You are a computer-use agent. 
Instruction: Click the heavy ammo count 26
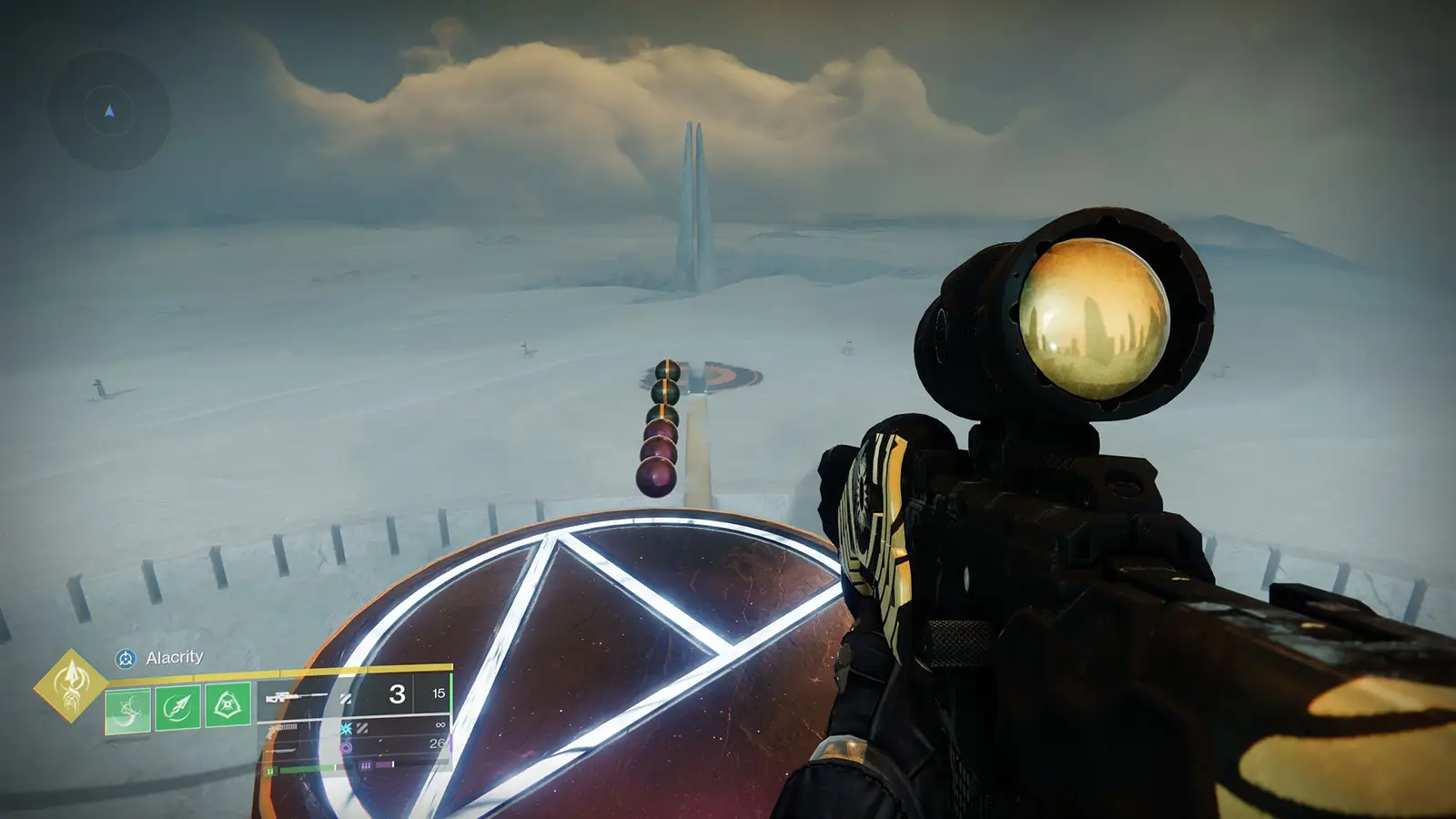[438, 743]
